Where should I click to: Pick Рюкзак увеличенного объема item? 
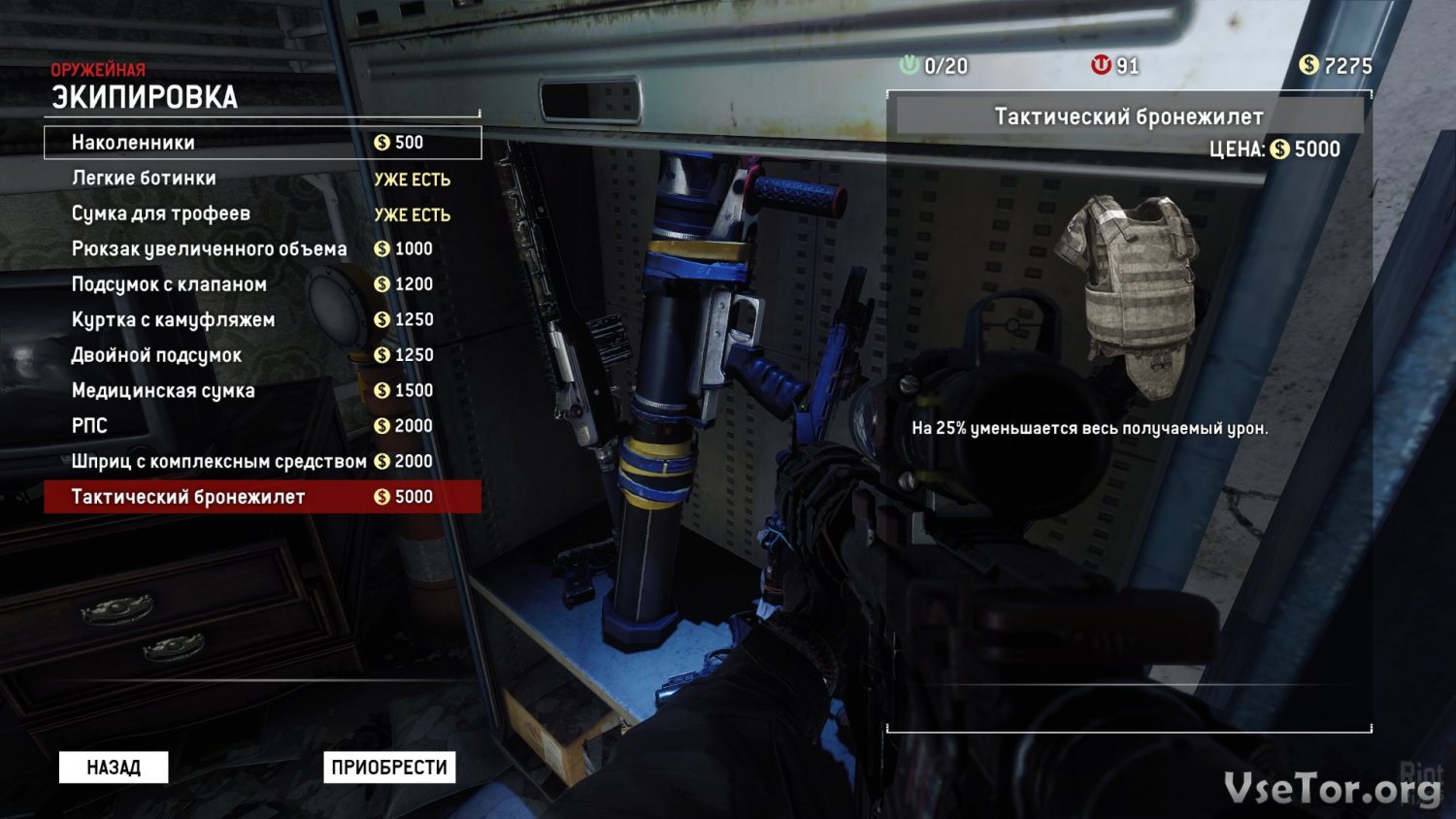point(262,249)
